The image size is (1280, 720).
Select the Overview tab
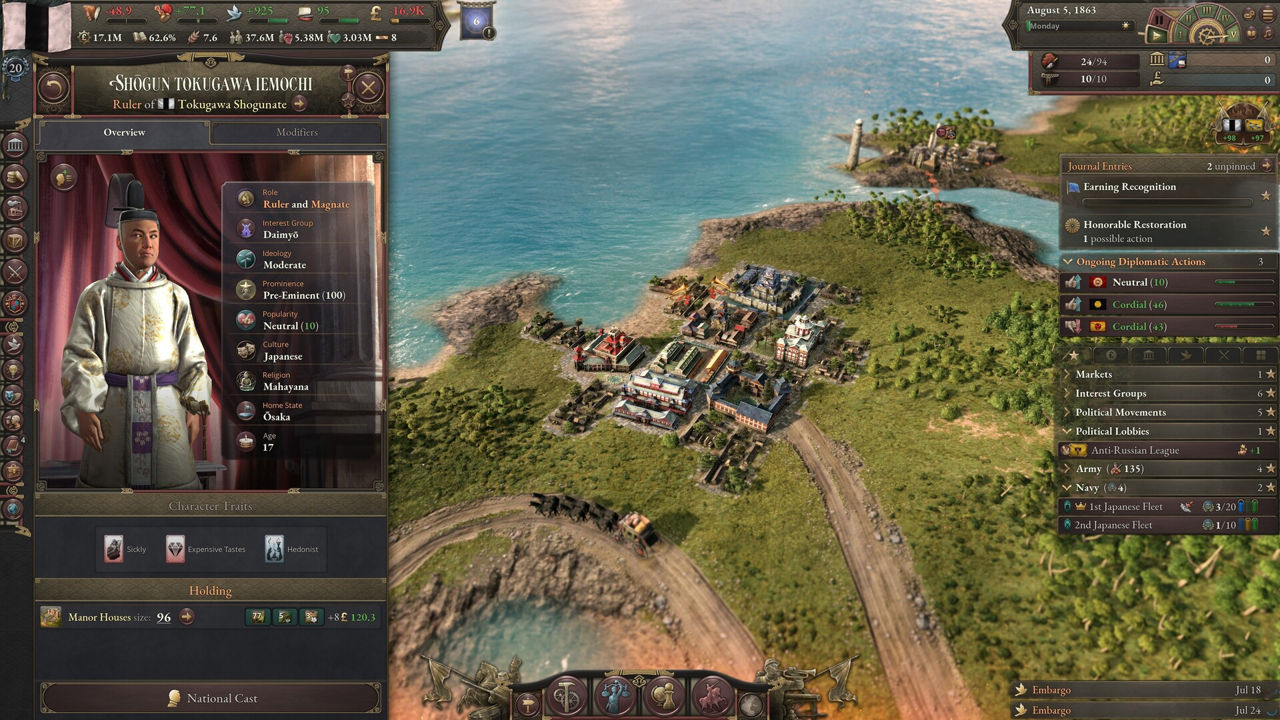124,132
